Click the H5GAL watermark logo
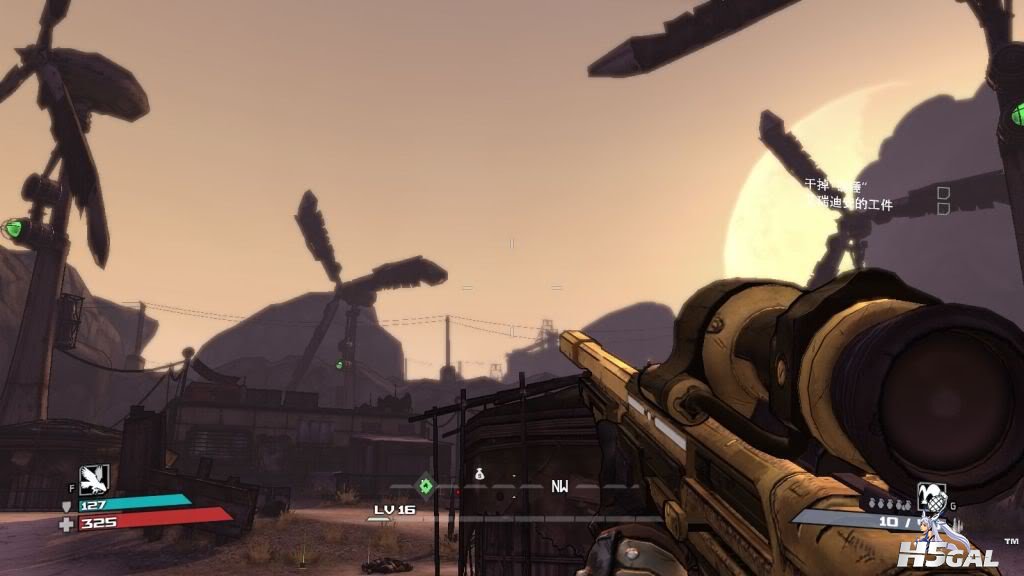 [940, 553]
